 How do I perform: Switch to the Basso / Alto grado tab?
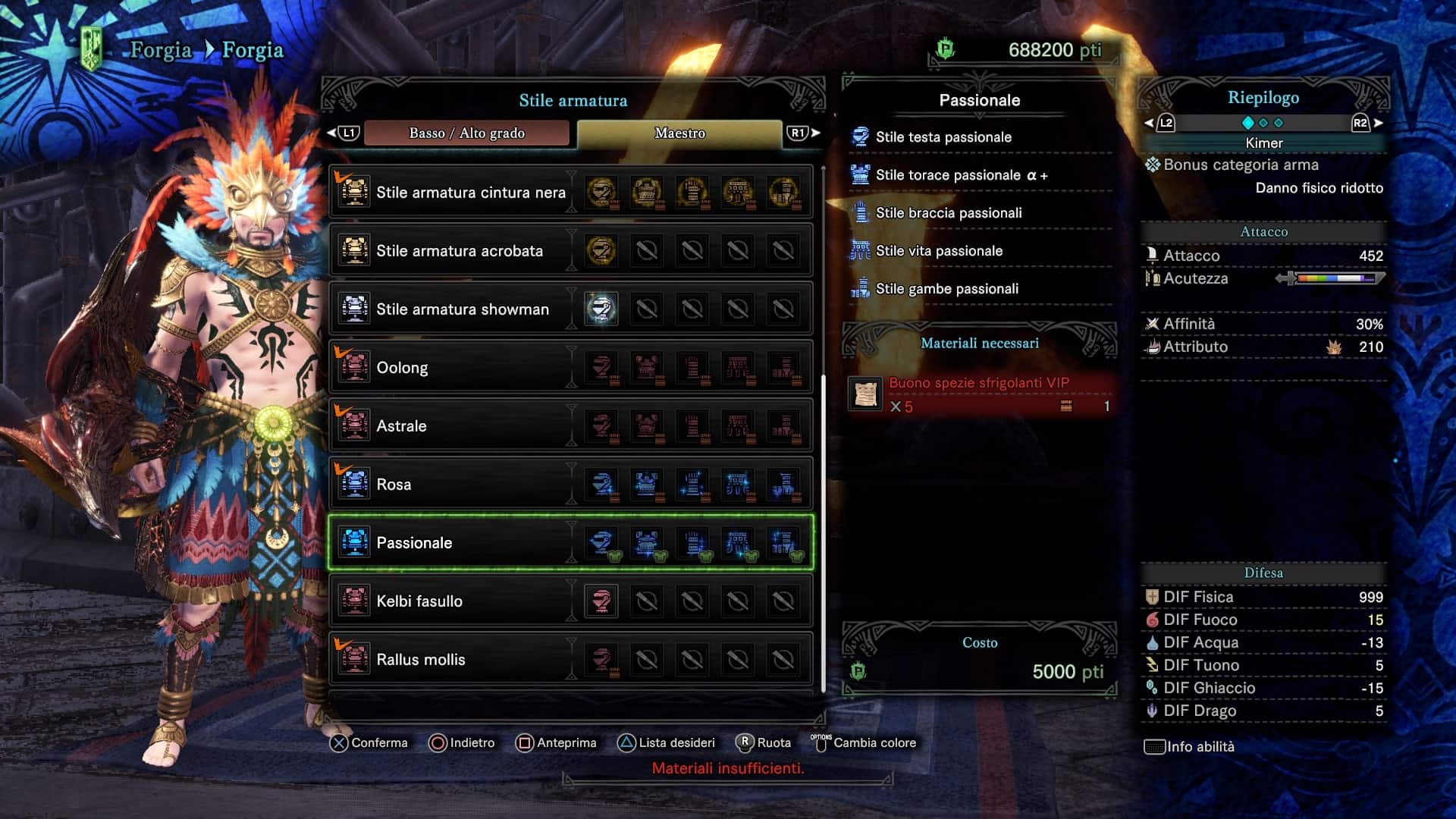[466, 133]
